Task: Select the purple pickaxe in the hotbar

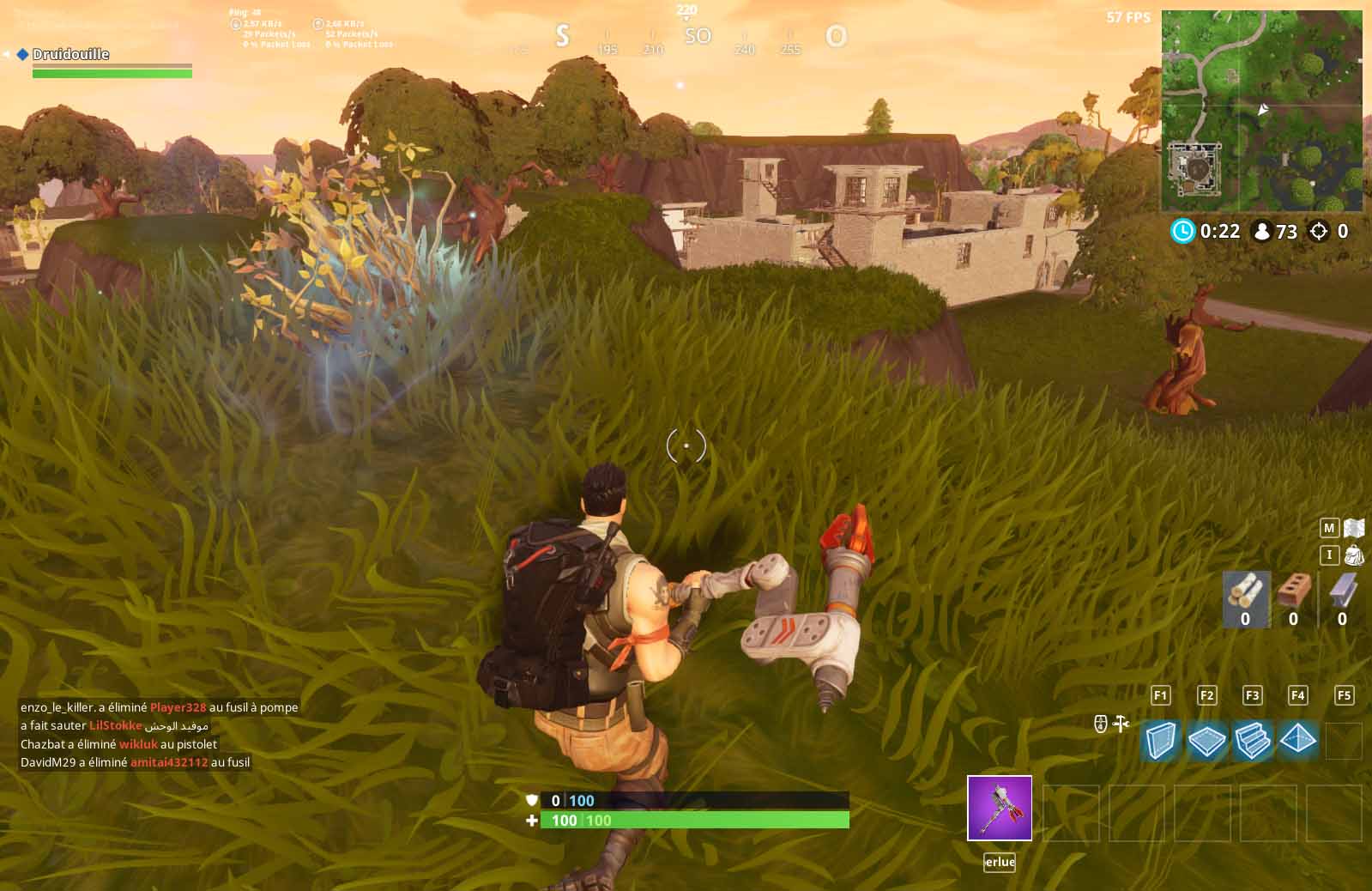Action: click(1000, 809)
